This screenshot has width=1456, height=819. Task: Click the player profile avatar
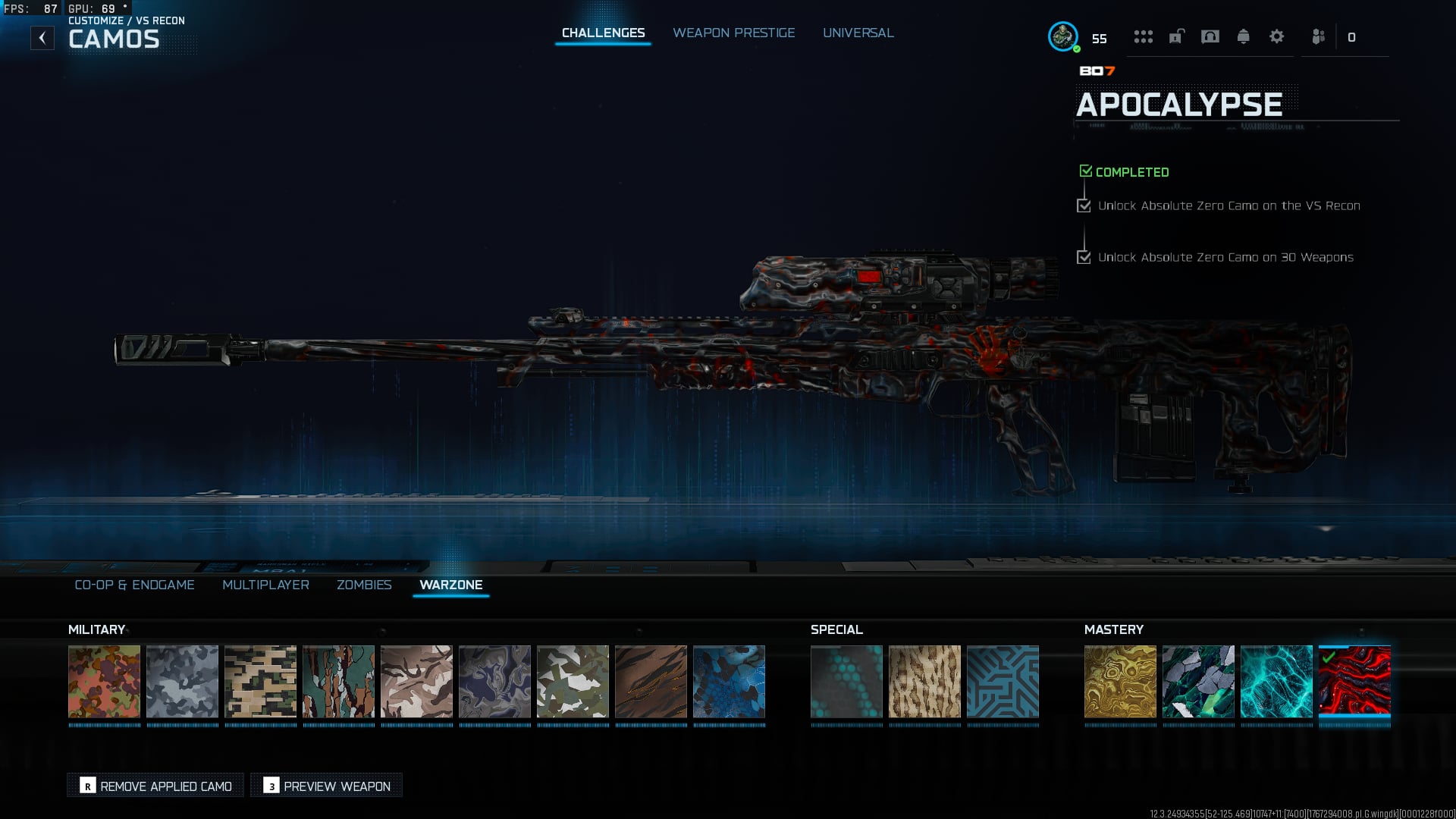[1062, 36]
